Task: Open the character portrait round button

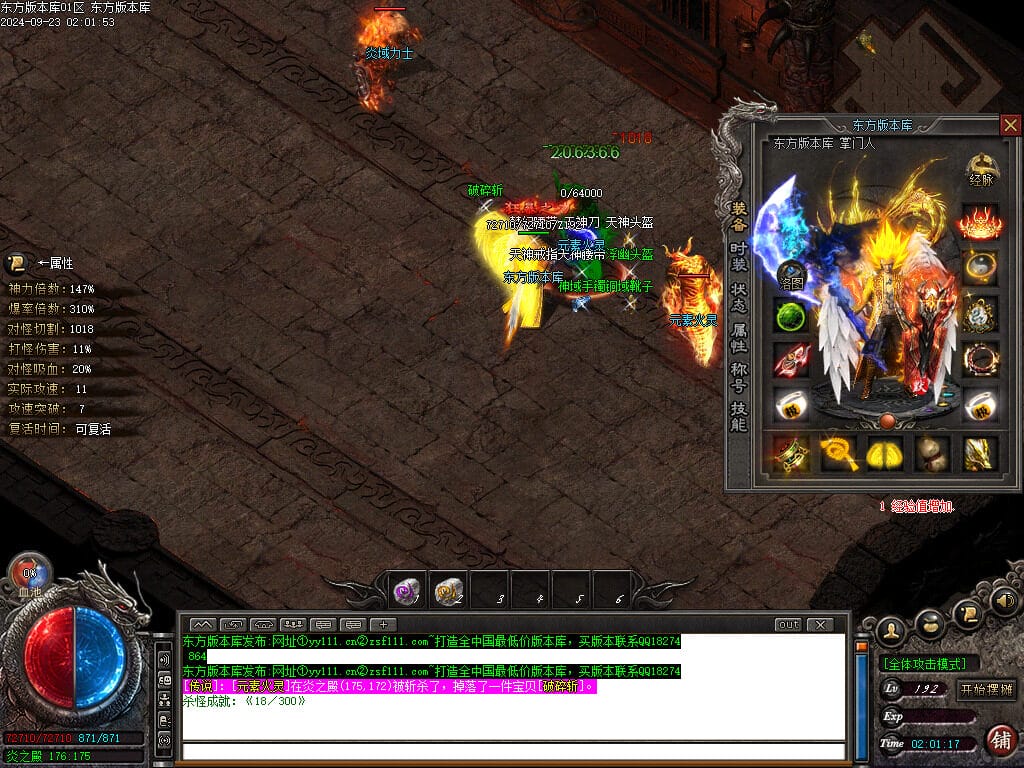Action: pyautogui.click(x=891, y=630)
